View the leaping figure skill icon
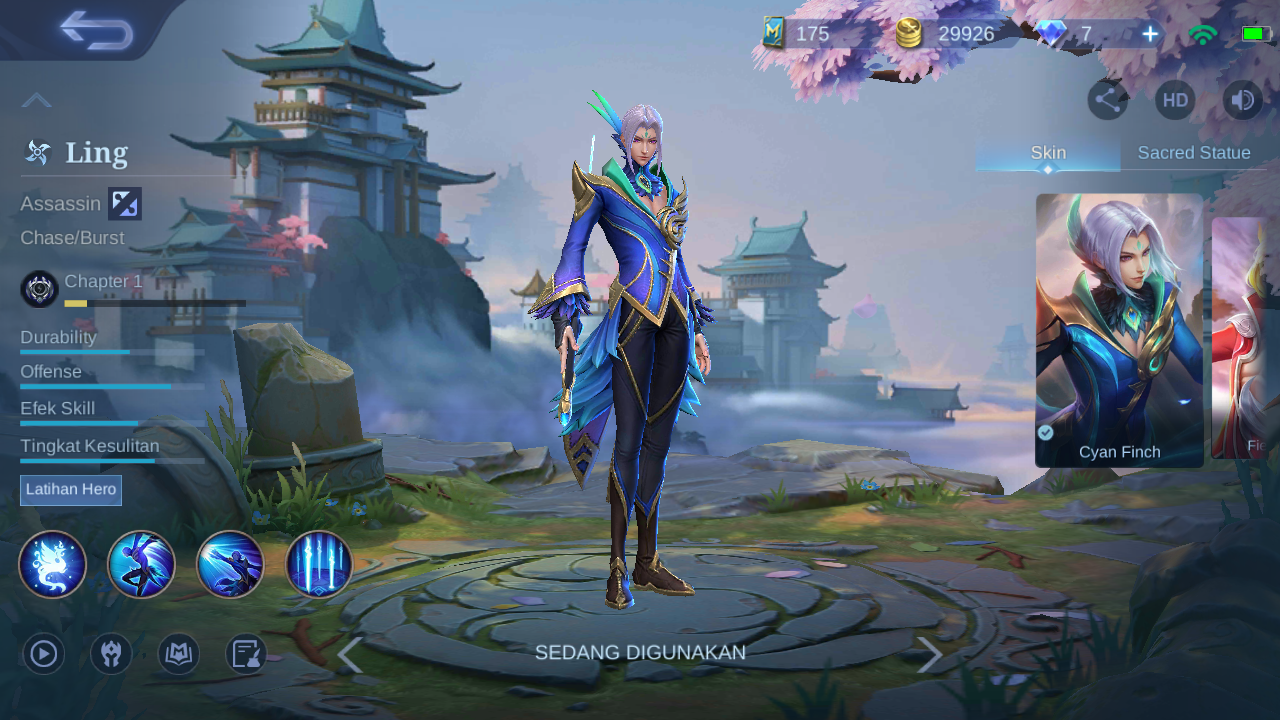Viewport: 1280px width, 720px height. click(x=141, y=564)
